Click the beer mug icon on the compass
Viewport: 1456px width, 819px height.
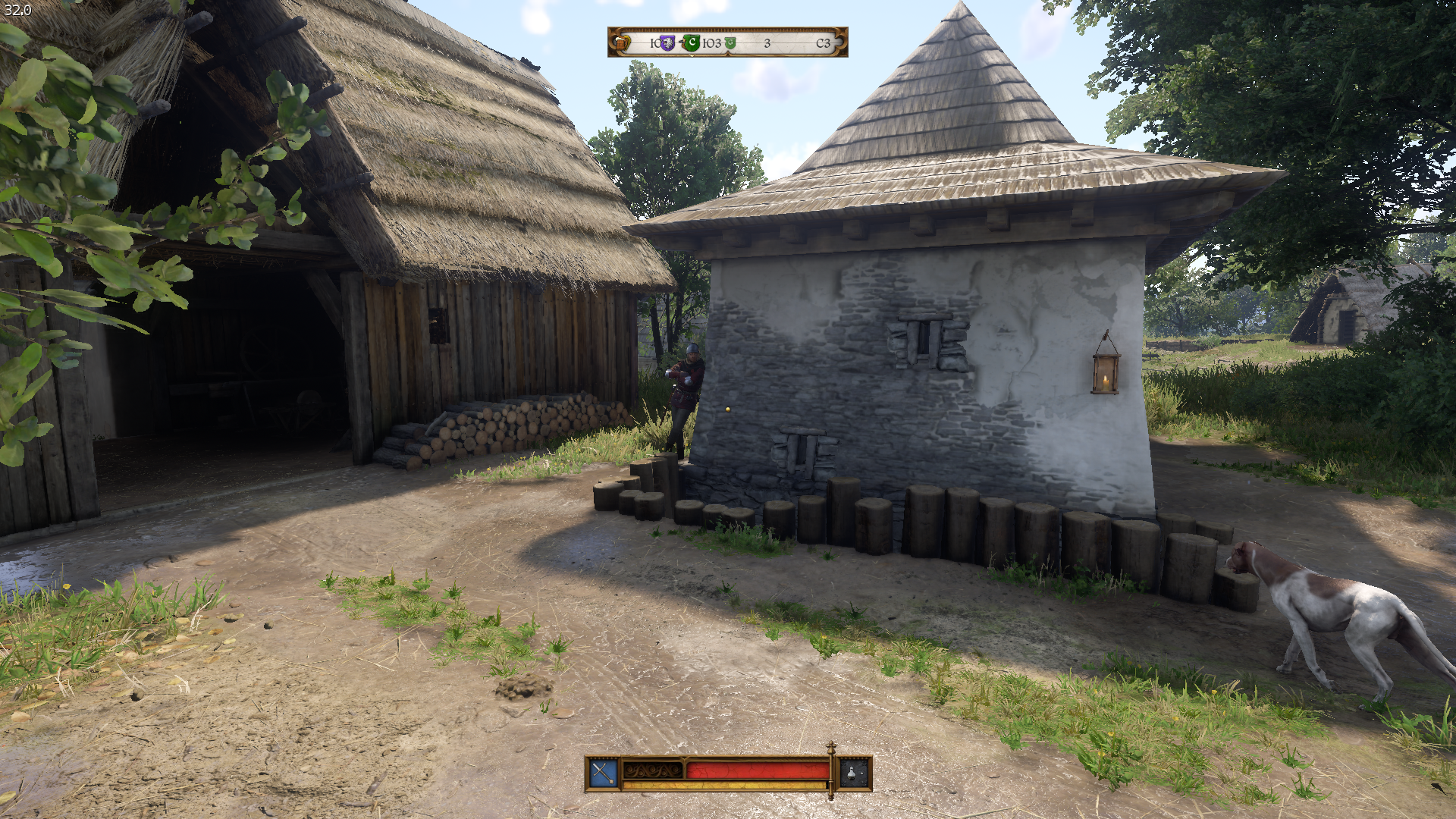623,43
